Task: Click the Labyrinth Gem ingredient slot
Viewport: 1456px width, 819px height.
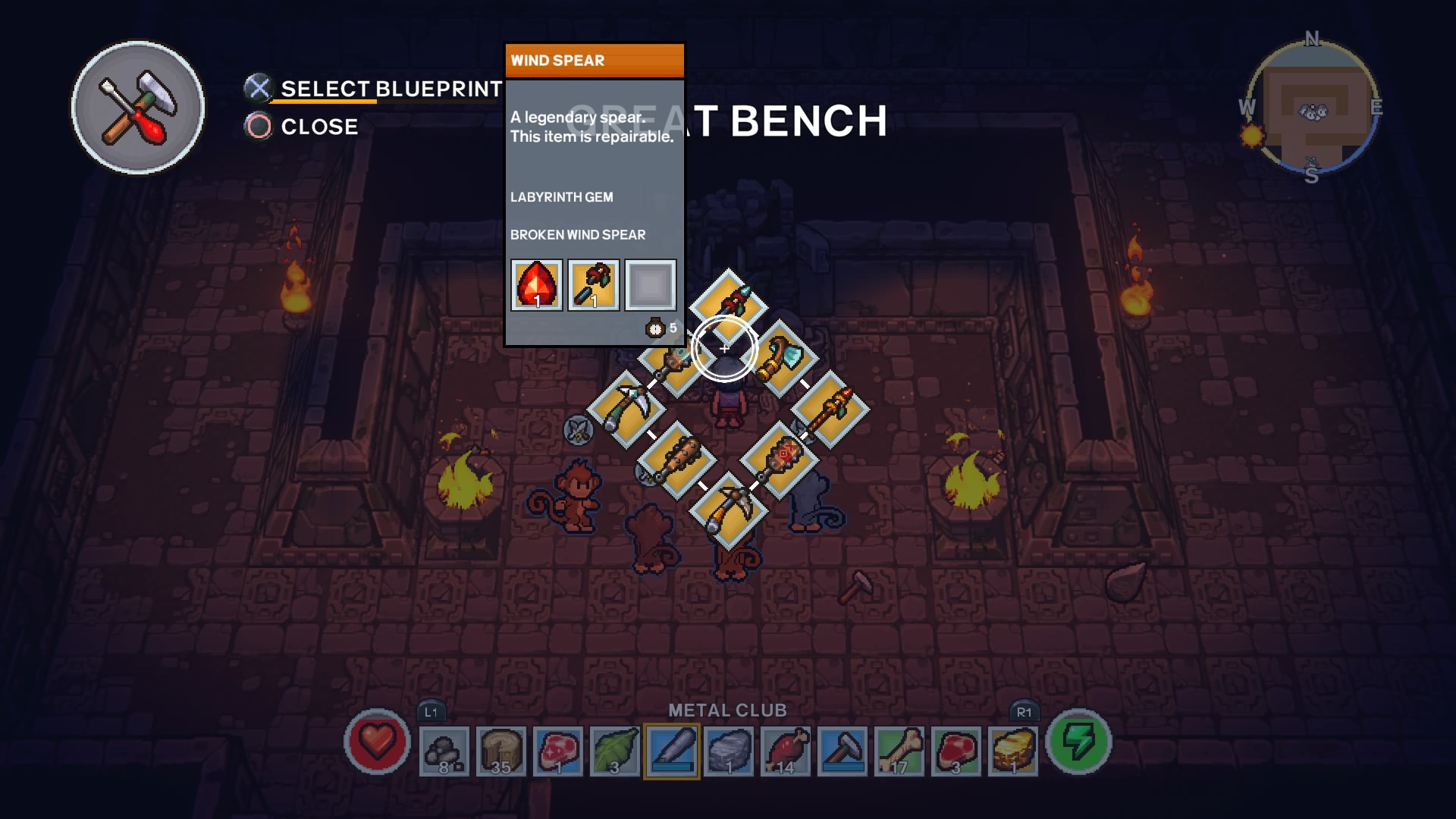Action: pyautogui.click(x=537, y=285)
